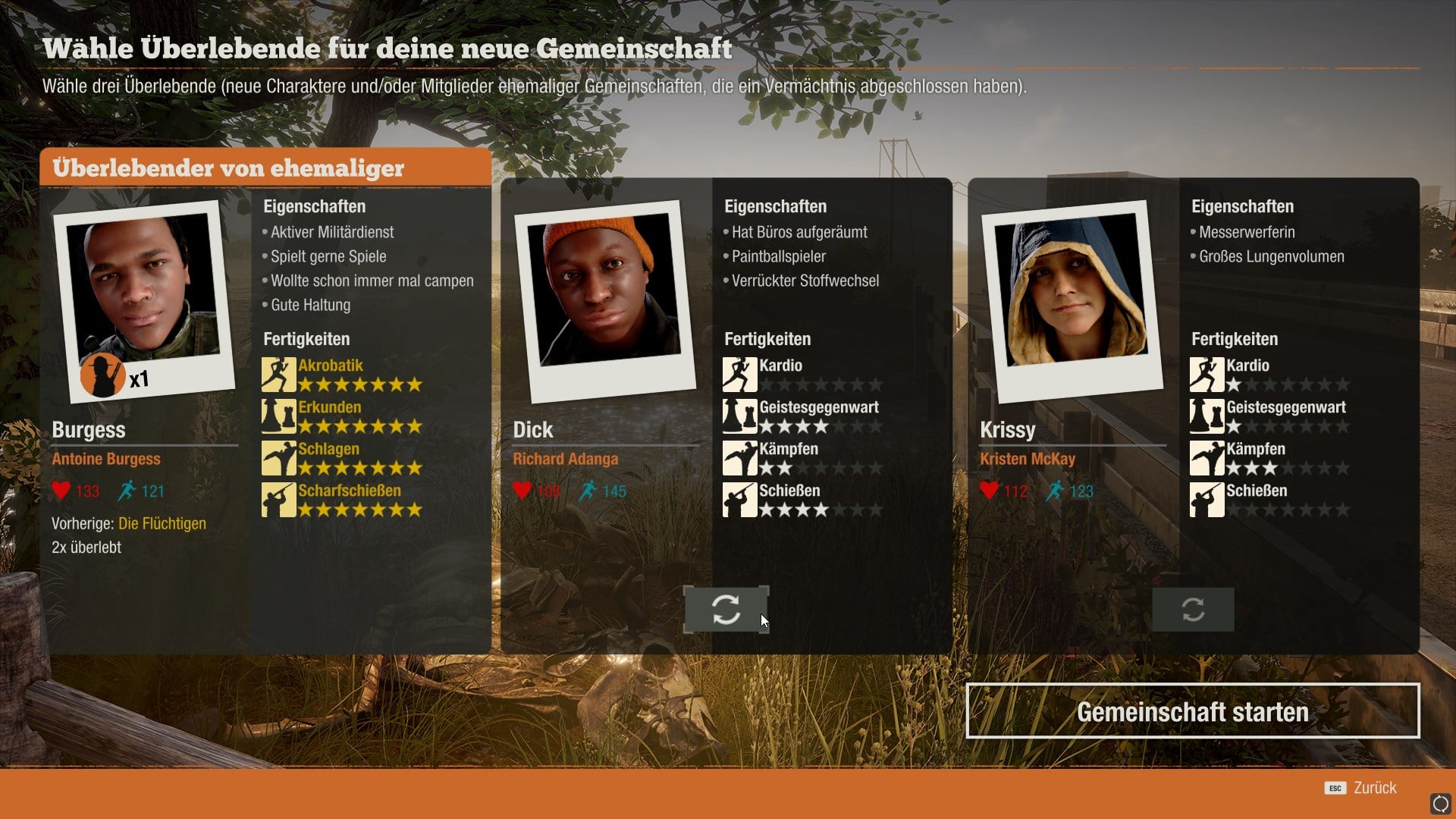Open the Überlebender von ehemaliger header
Viewport: 1456px width, 819px height.
coord(265,168)
